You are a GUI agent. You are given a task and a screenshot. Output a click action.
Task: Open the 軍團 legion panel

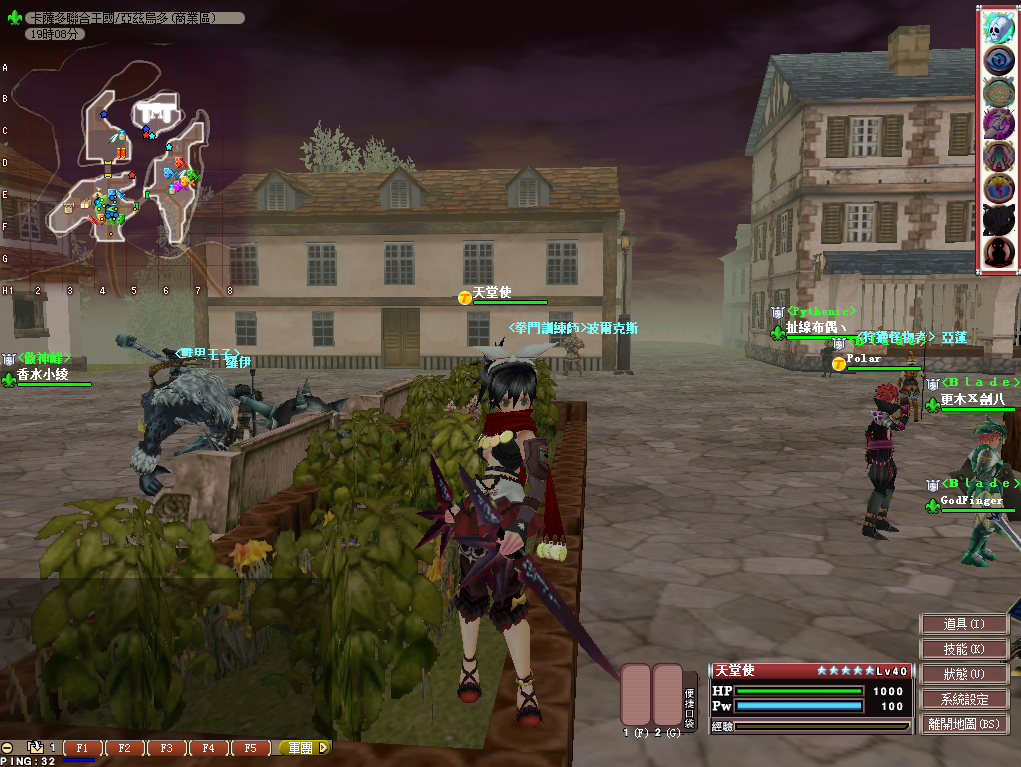[x=300, y=748]
